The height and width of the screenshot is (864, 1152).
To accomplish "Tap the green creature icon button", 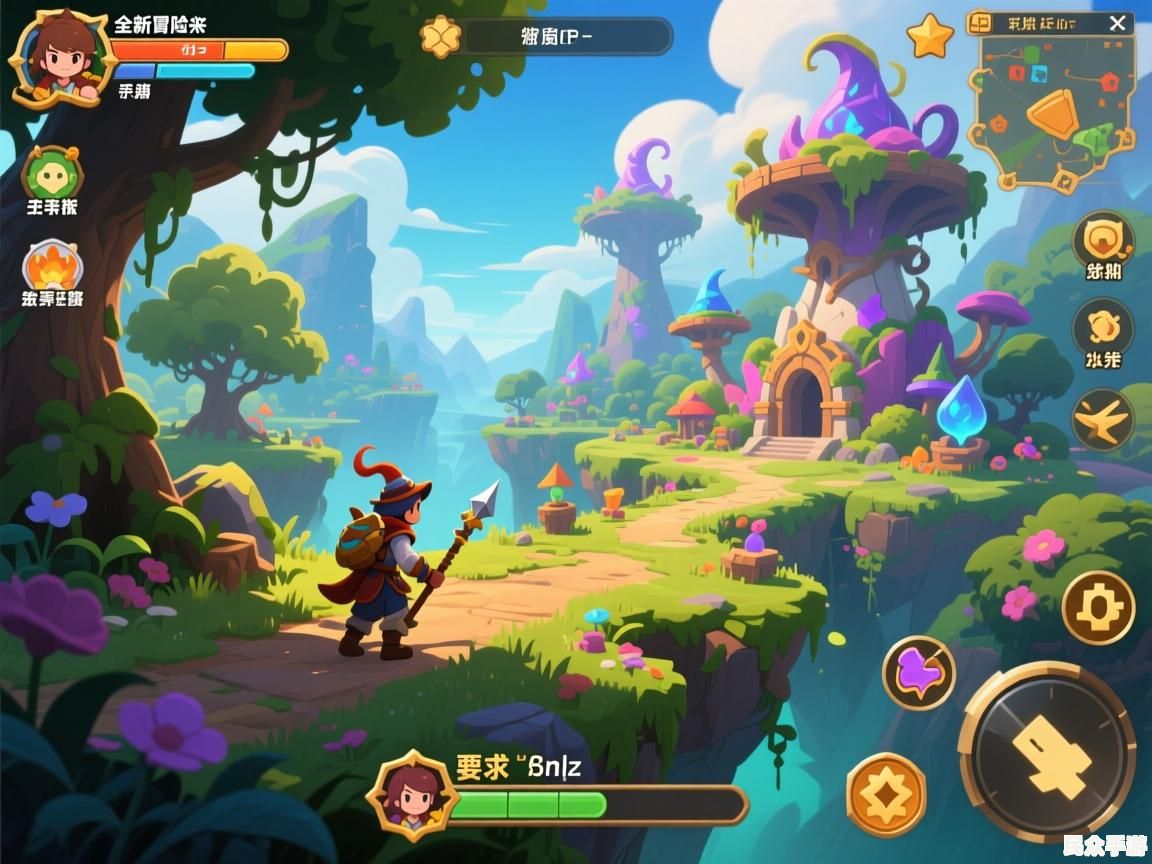I will pos(52,175).
